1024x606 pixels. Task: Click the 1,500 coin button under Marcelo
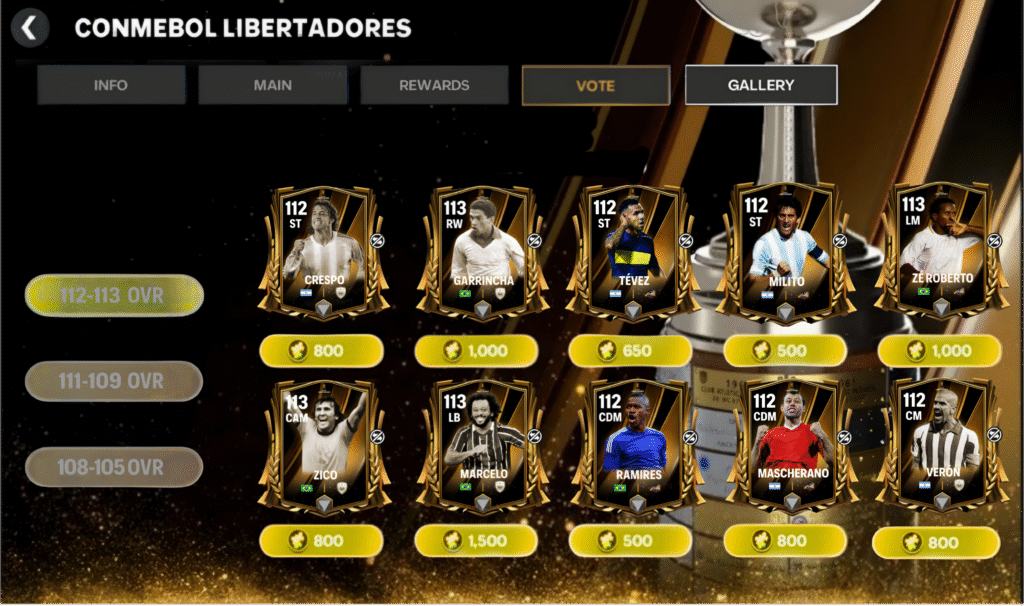476,541
